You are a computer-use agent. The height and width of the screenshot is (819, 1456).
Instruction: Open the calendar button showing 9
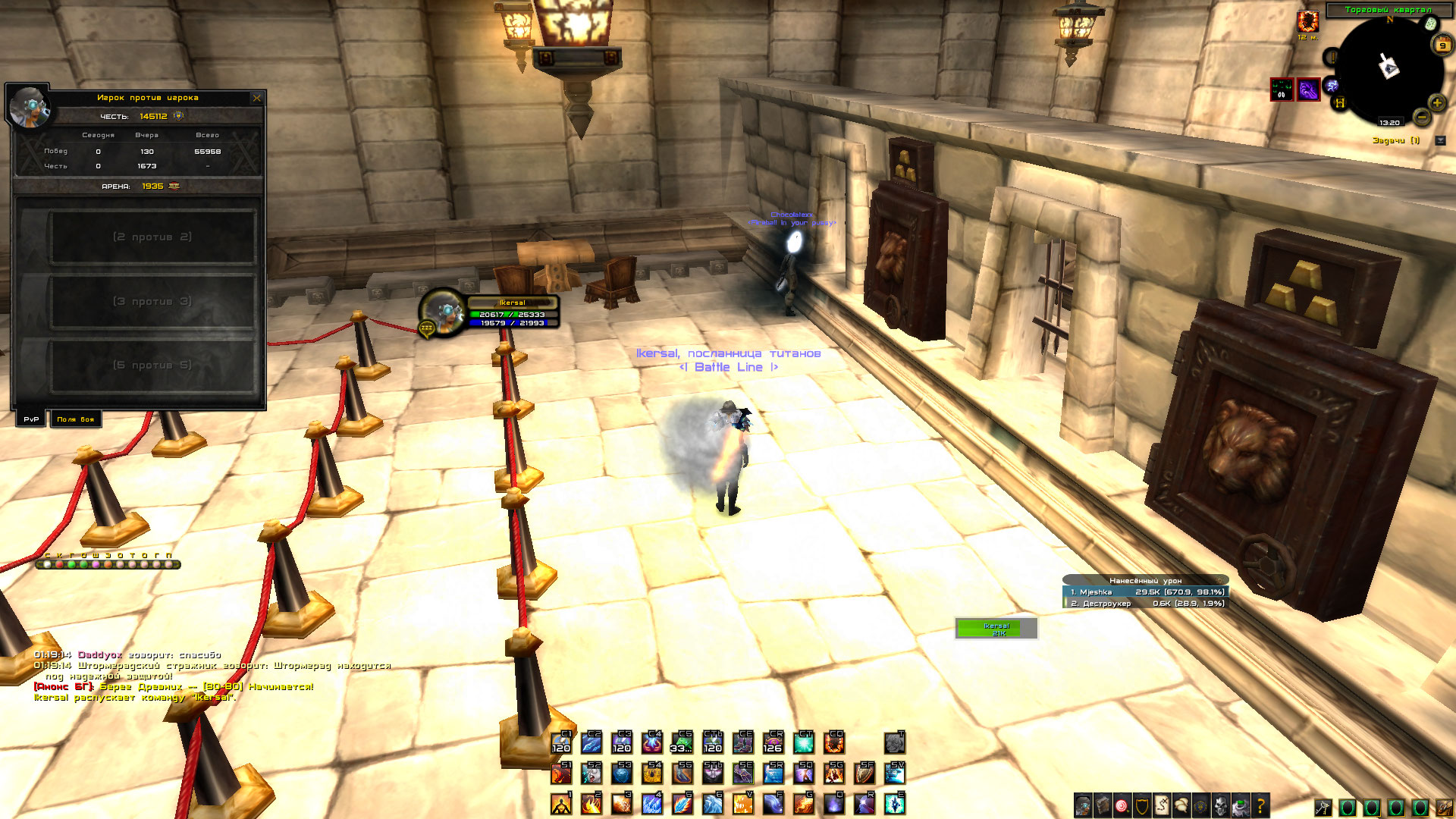(1442, 45)
